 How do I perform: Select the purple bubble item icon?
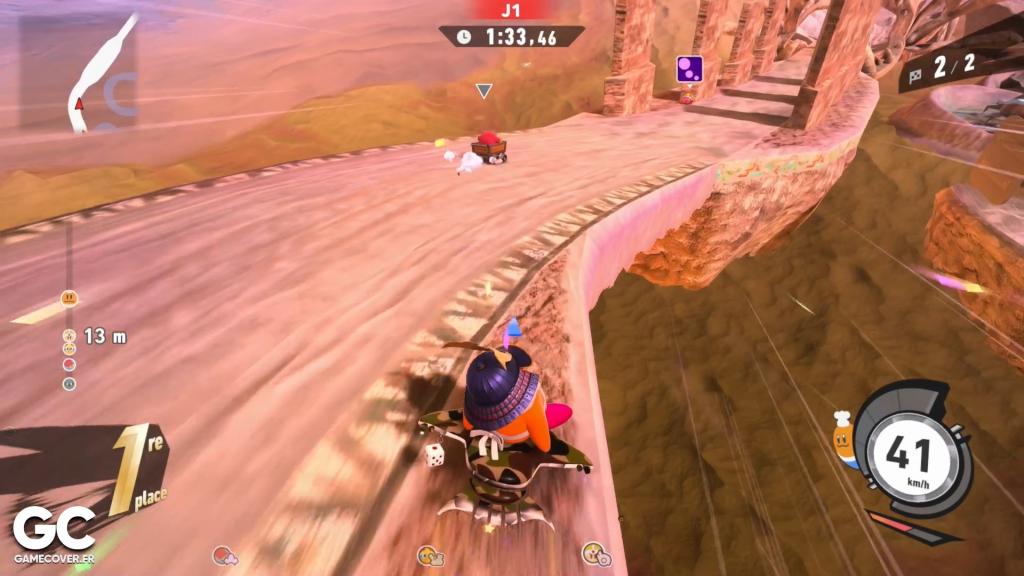tap(689, 69)
